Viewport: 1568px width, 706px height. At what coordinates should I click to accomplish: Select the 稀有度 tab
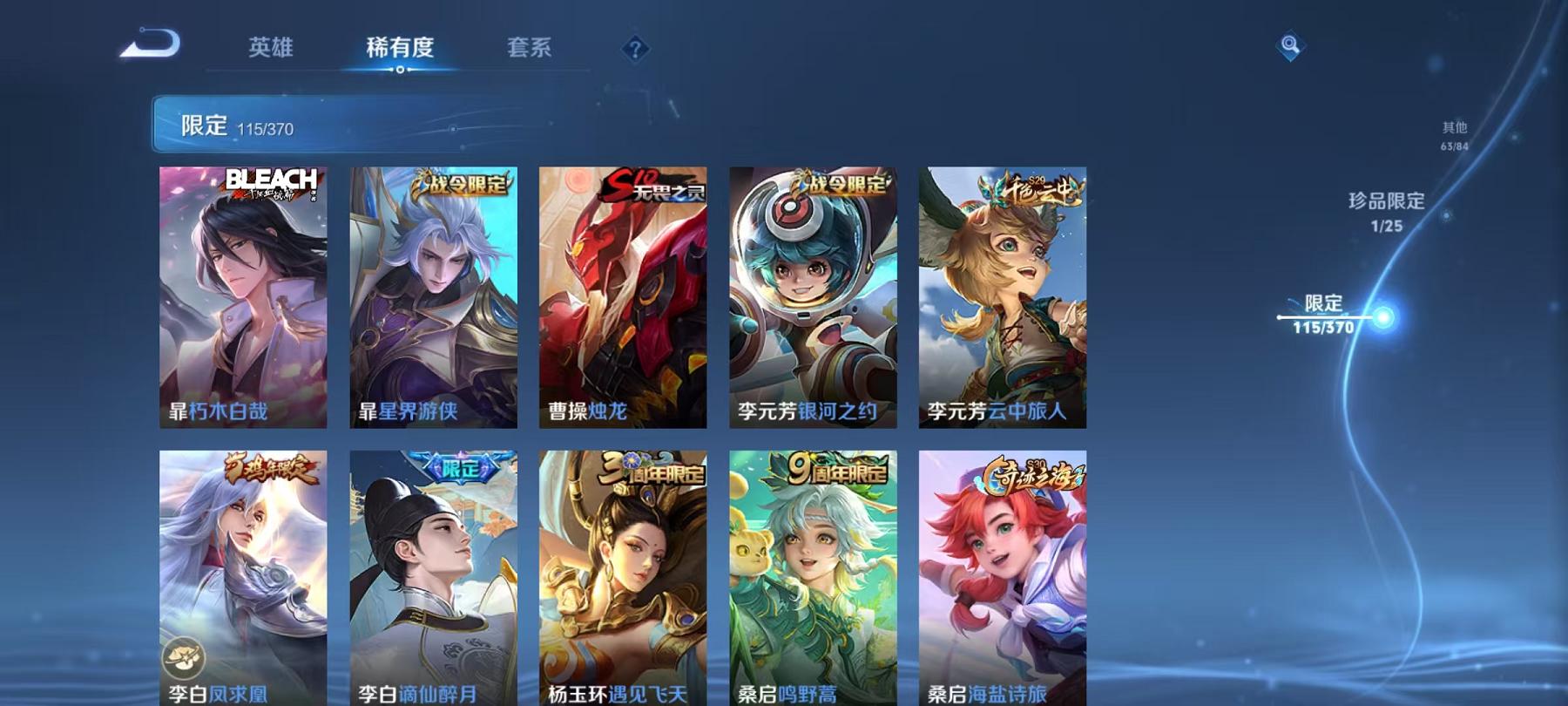point(401,49)
